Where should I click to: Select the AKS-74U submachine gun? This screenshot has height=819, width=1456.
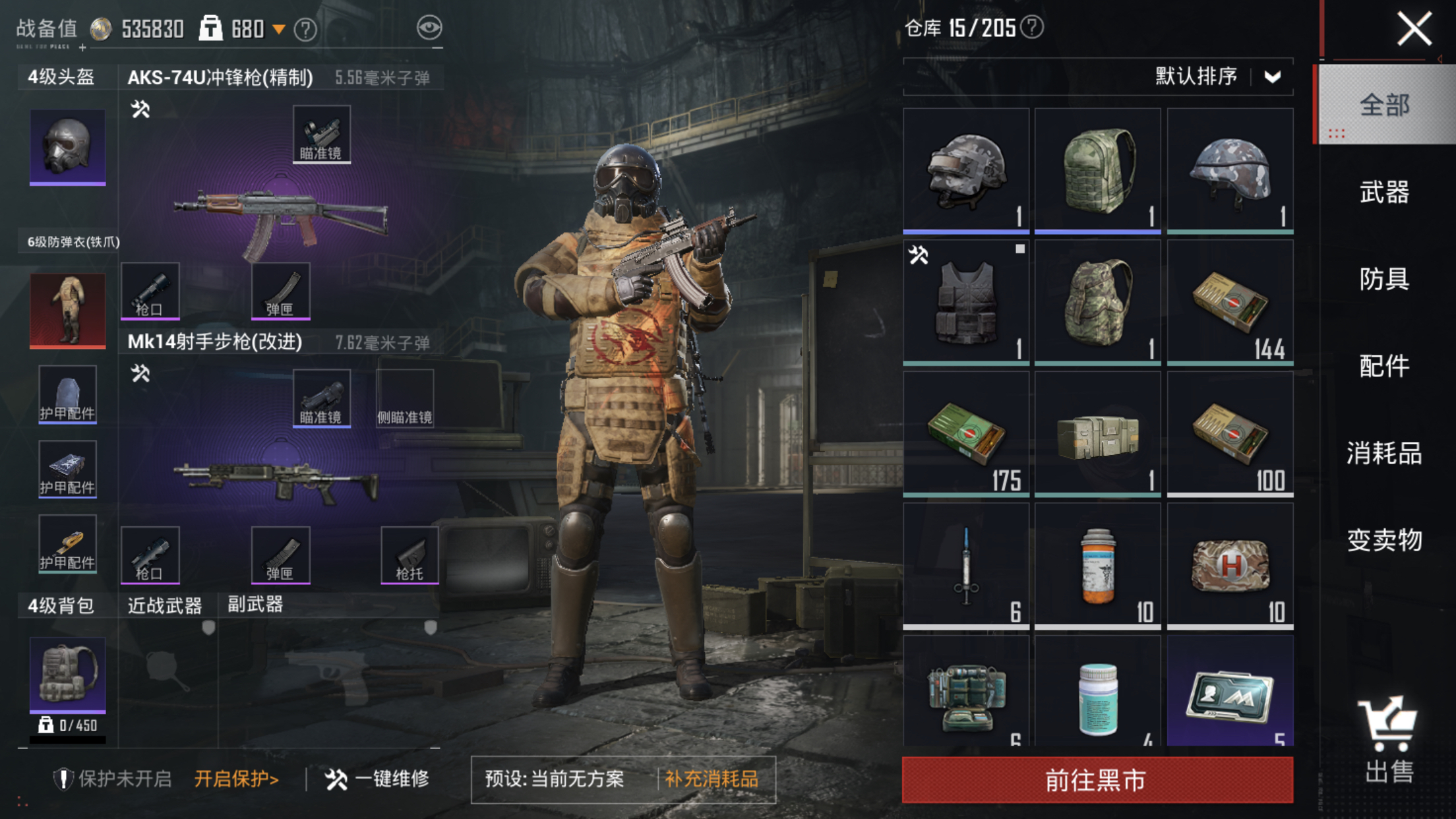(x=280, y=218)
